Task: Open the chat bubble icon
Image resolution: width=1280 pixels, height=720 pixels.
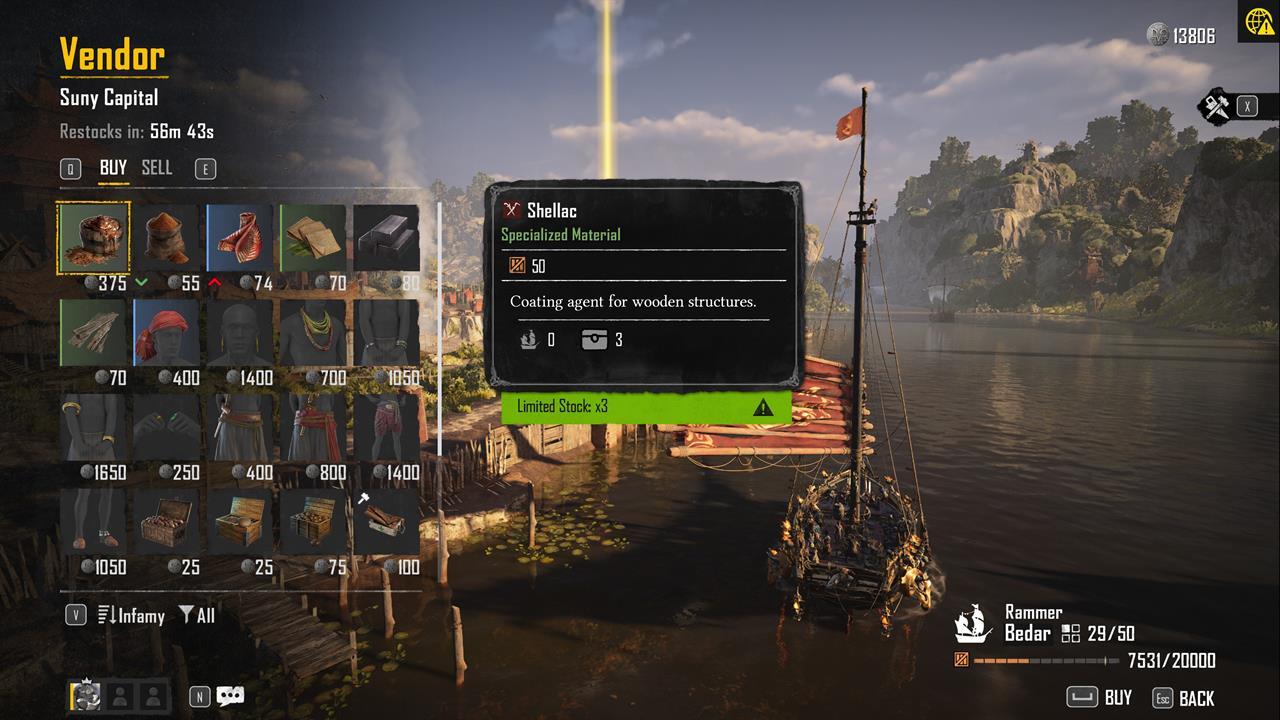Action: (230, 696)
